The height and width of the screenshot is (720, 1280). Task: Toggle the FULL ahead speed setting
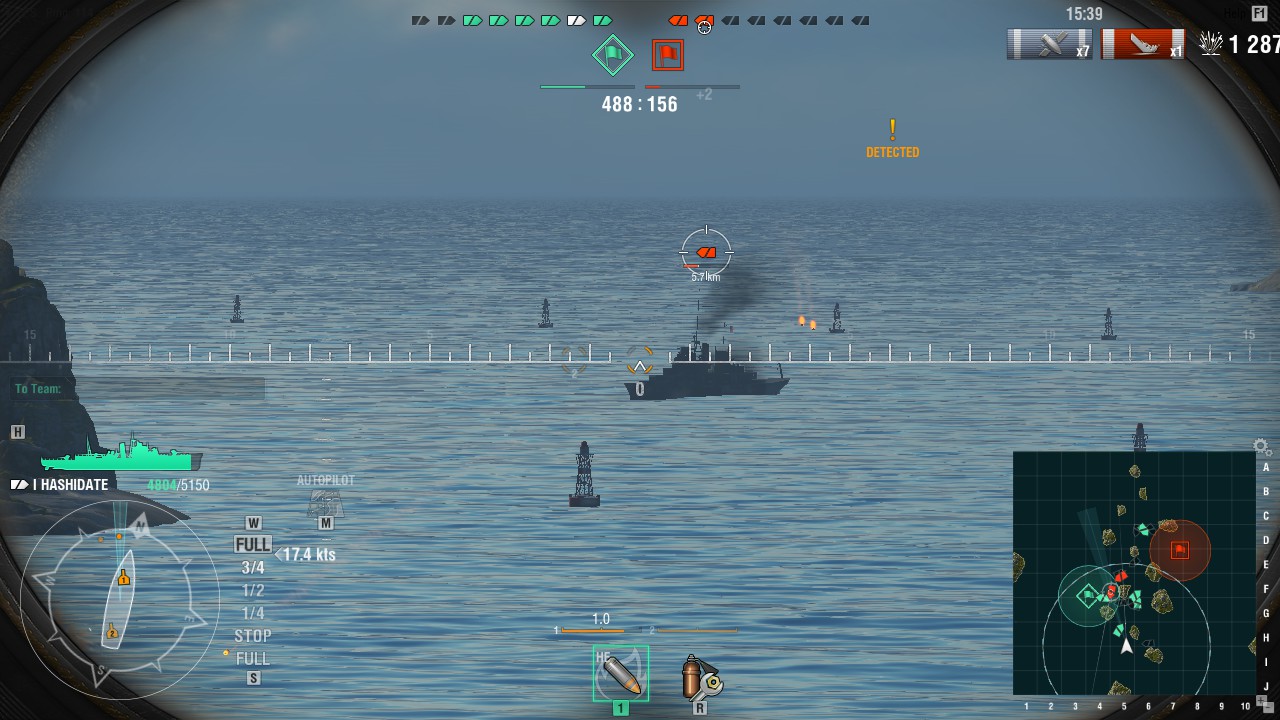[251, 543]
